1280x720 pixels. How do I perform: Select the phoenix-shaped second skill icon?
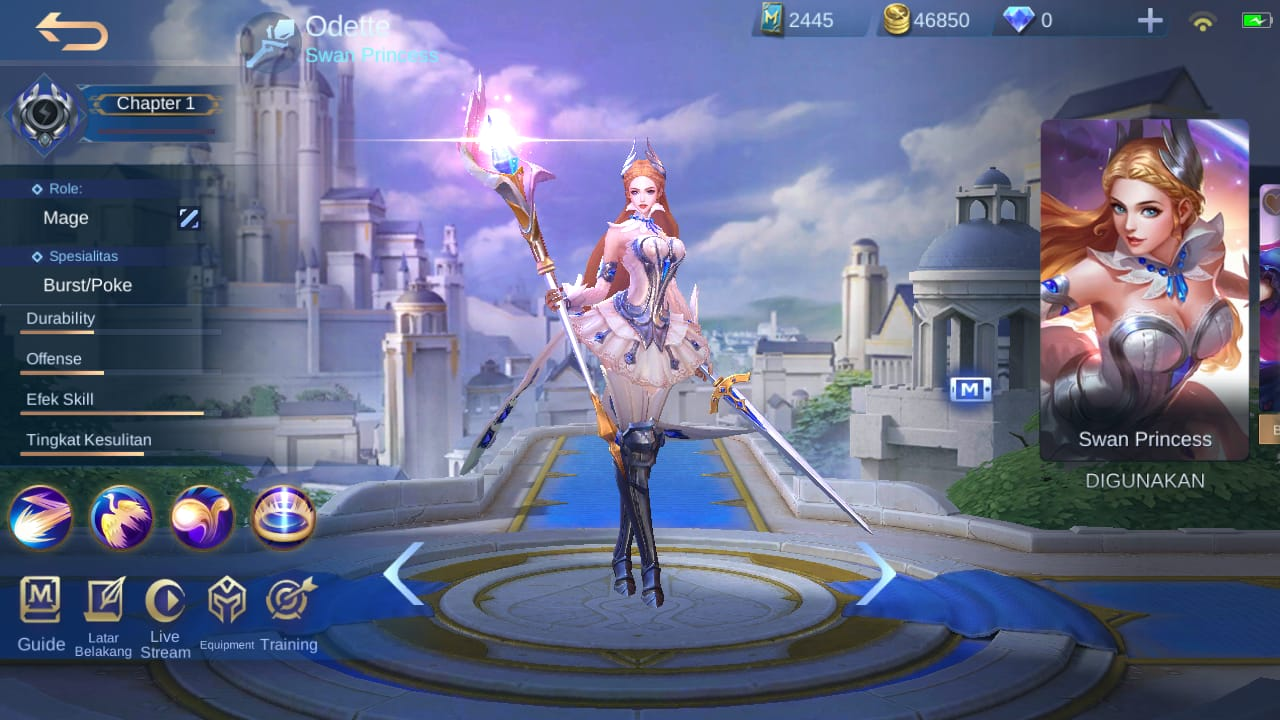point(121,518)
